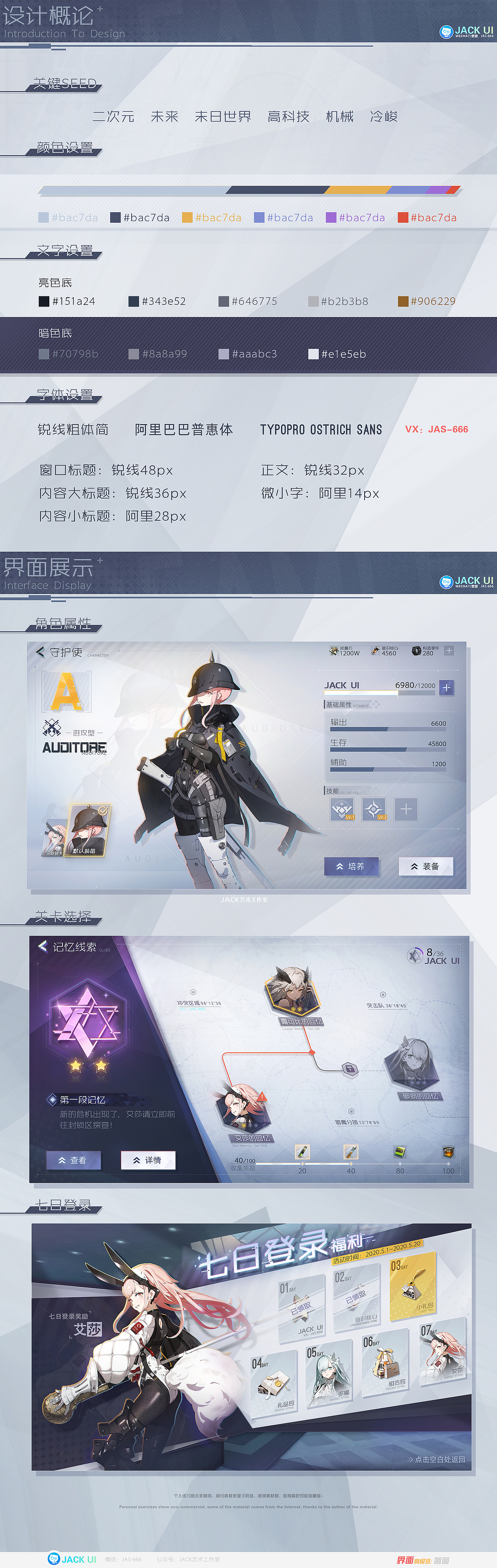This screenshot has width=497, height=1568.
Task: Click the lock node on the memory map
Action: coord(349,1068)
